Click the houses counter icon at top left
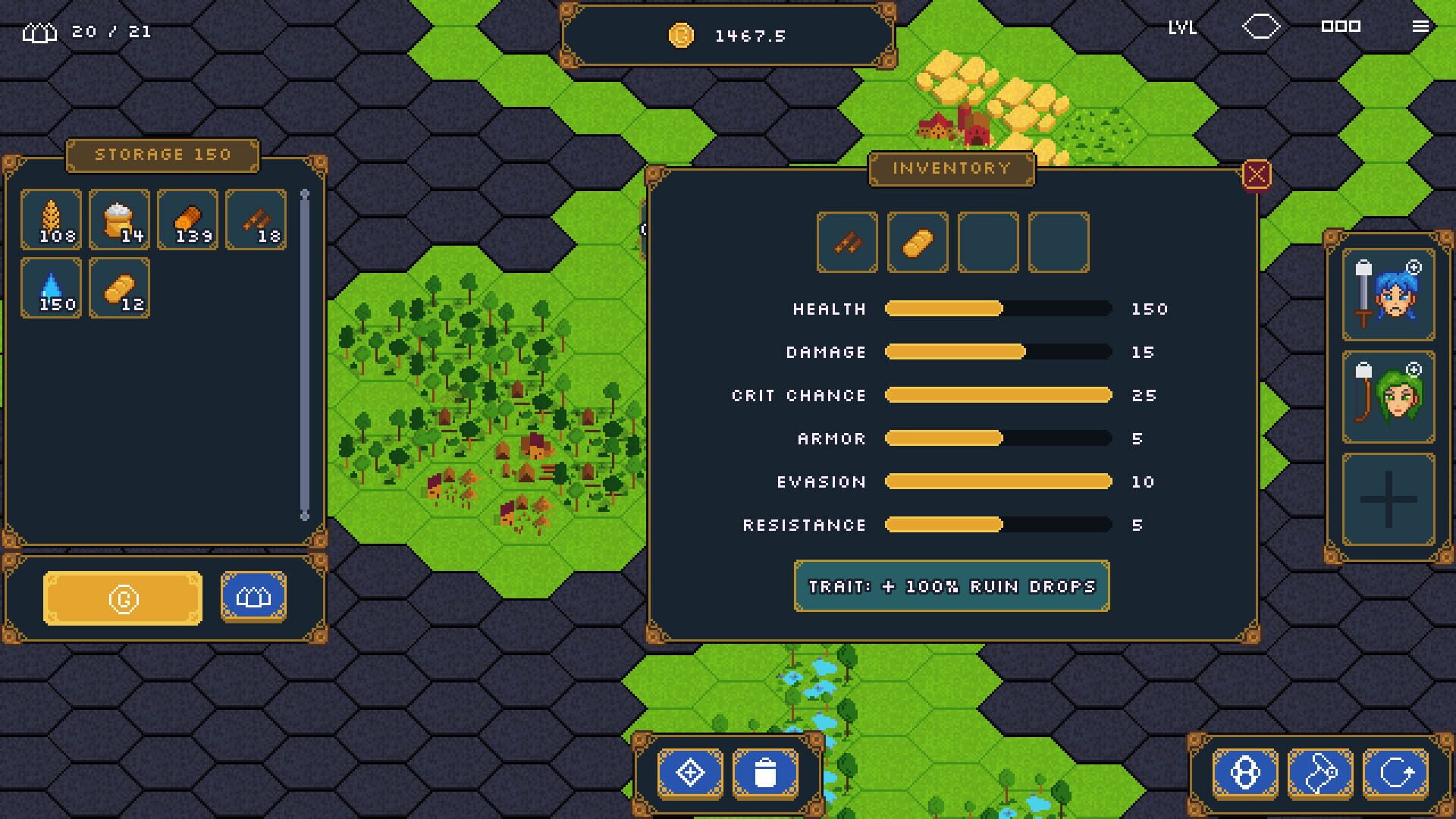This screenshot has height=819, width=1456. coord(39,30)
